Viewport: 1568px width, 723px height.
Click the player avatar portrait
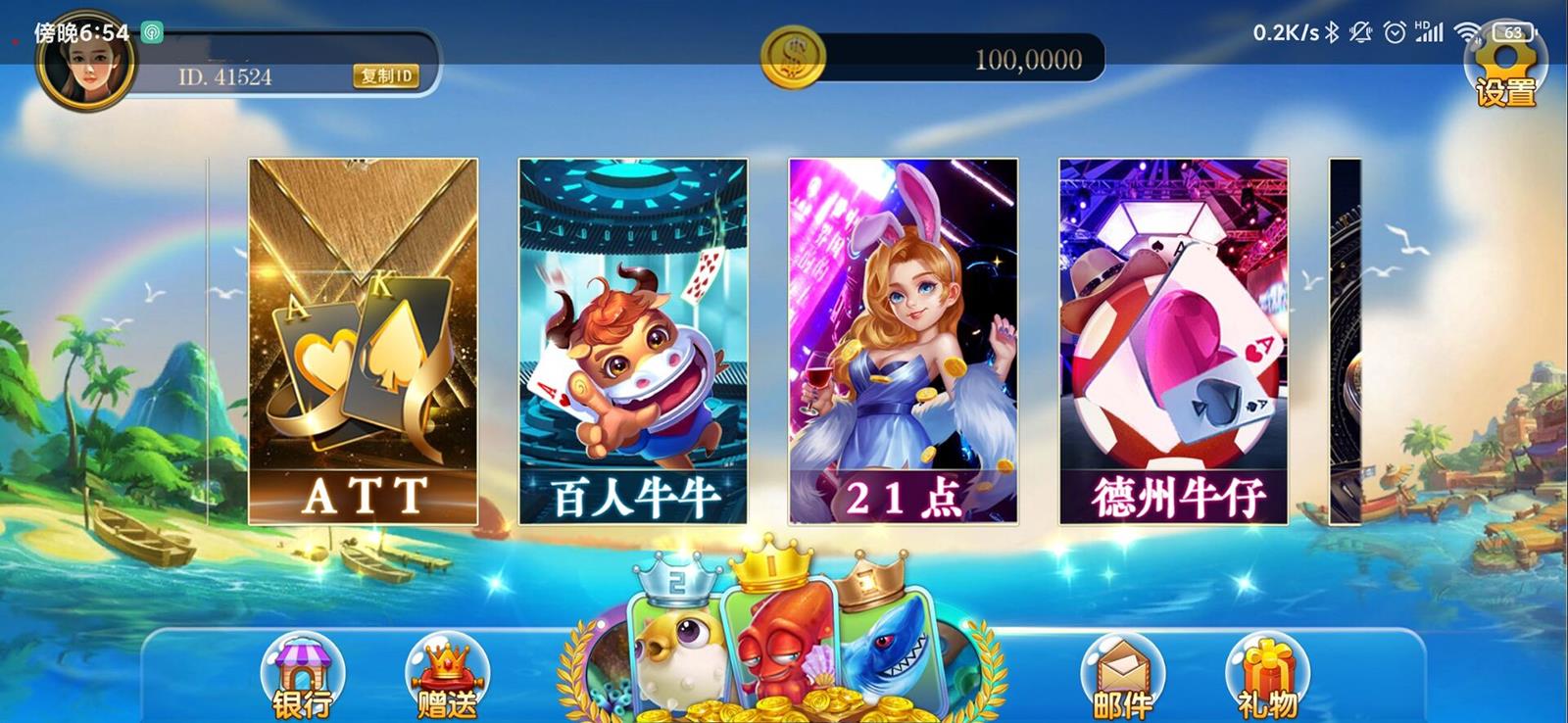[83, 73]
